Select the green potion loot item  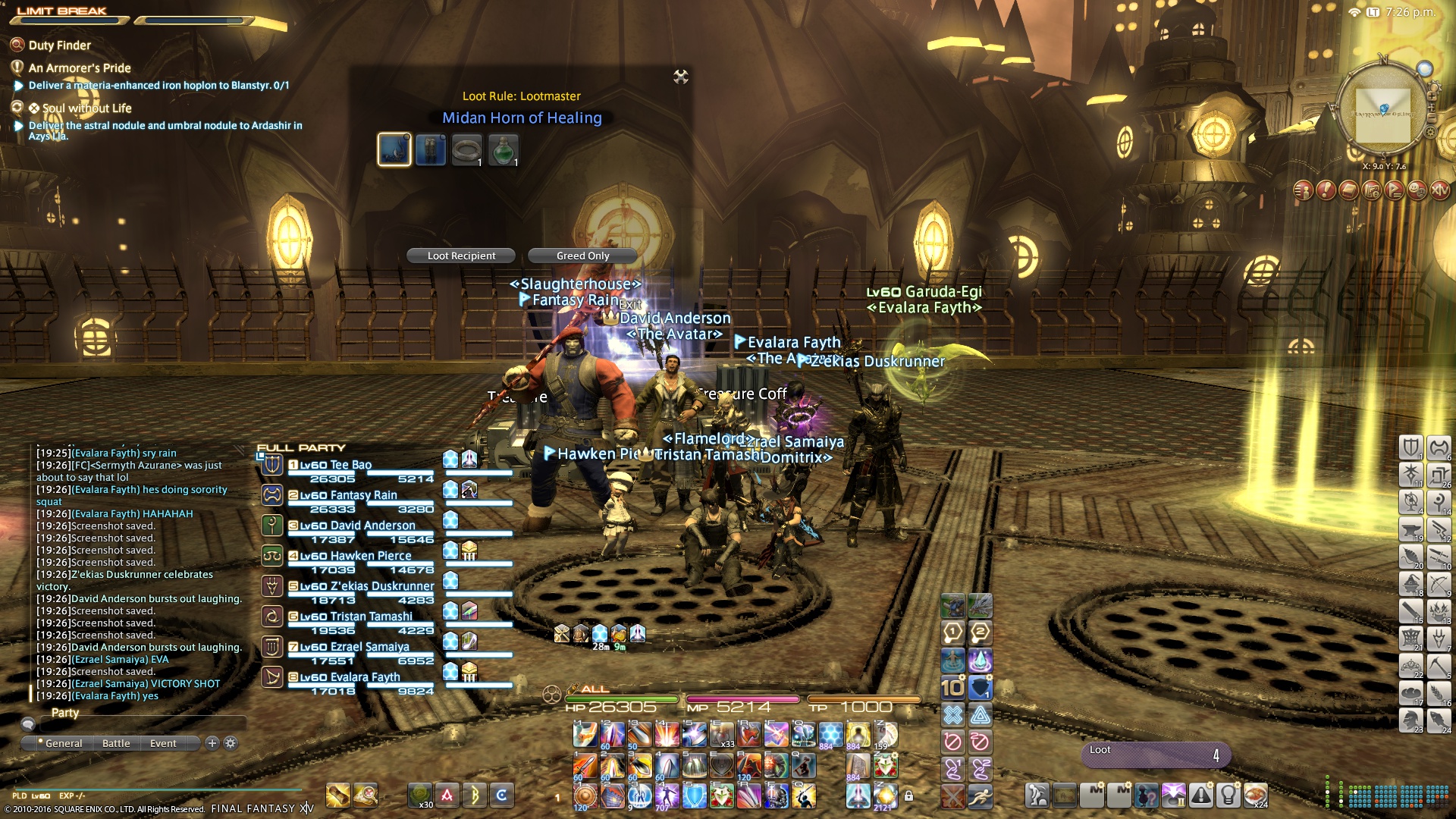tap(504, 149)
